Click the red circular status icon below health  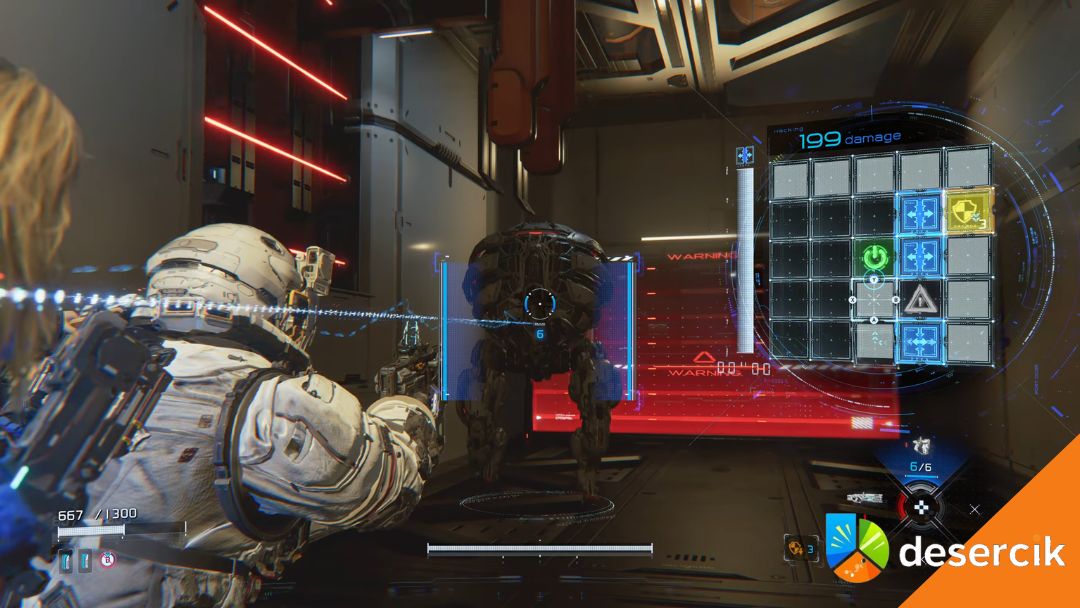click(107, 559)
